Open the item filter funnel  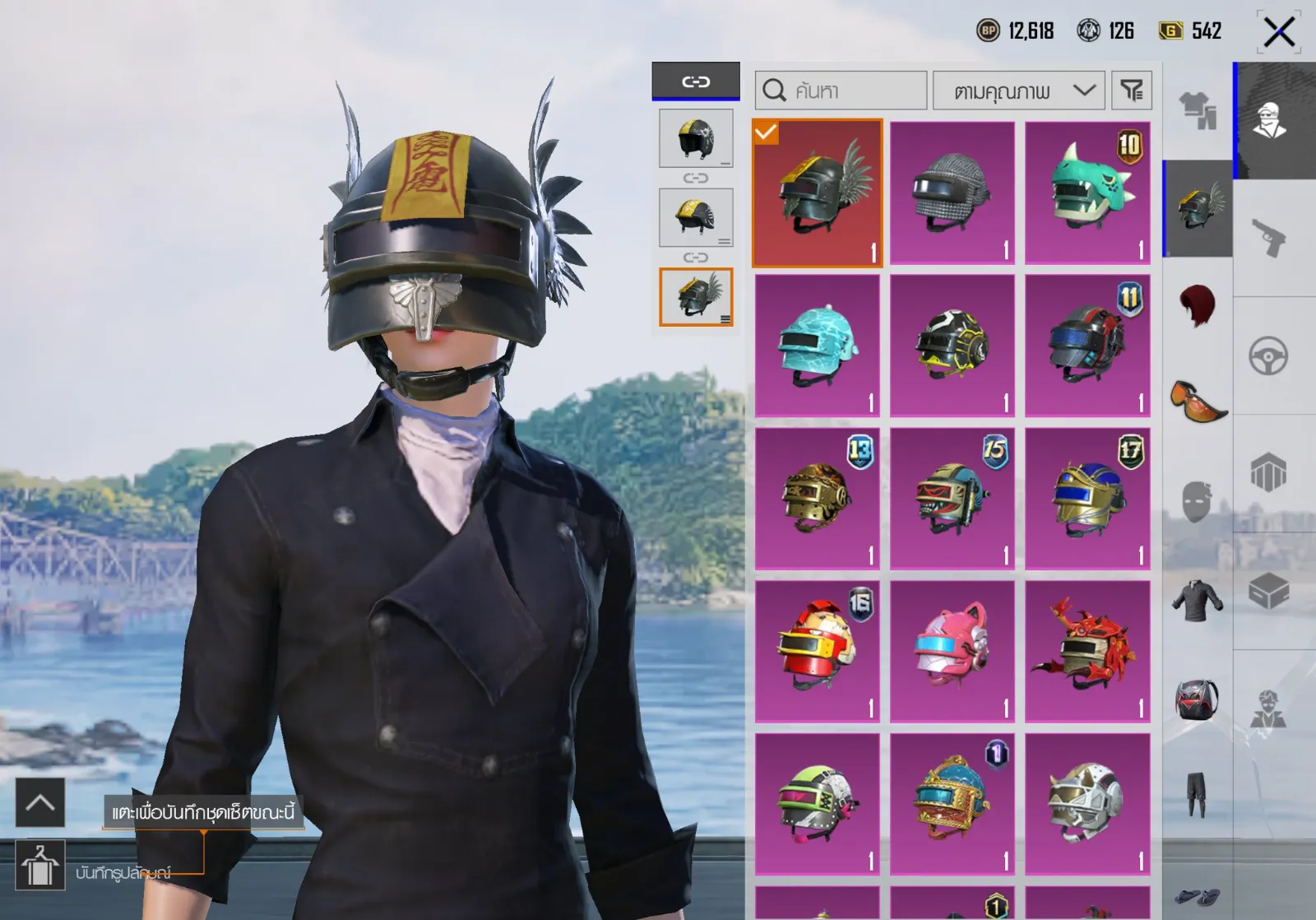1132,91
